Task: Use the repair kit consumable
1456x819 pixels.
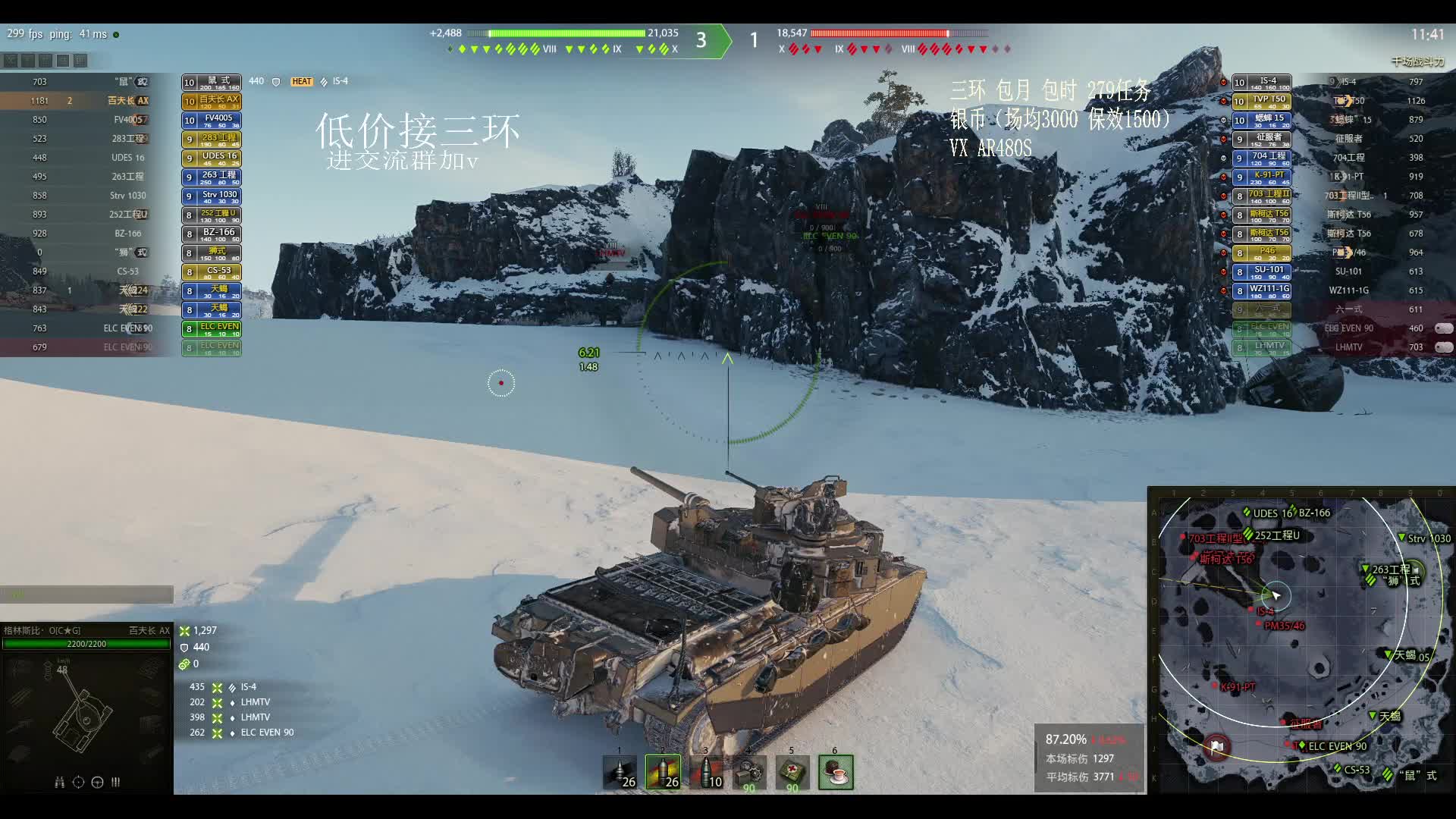Action: (749, 772)
